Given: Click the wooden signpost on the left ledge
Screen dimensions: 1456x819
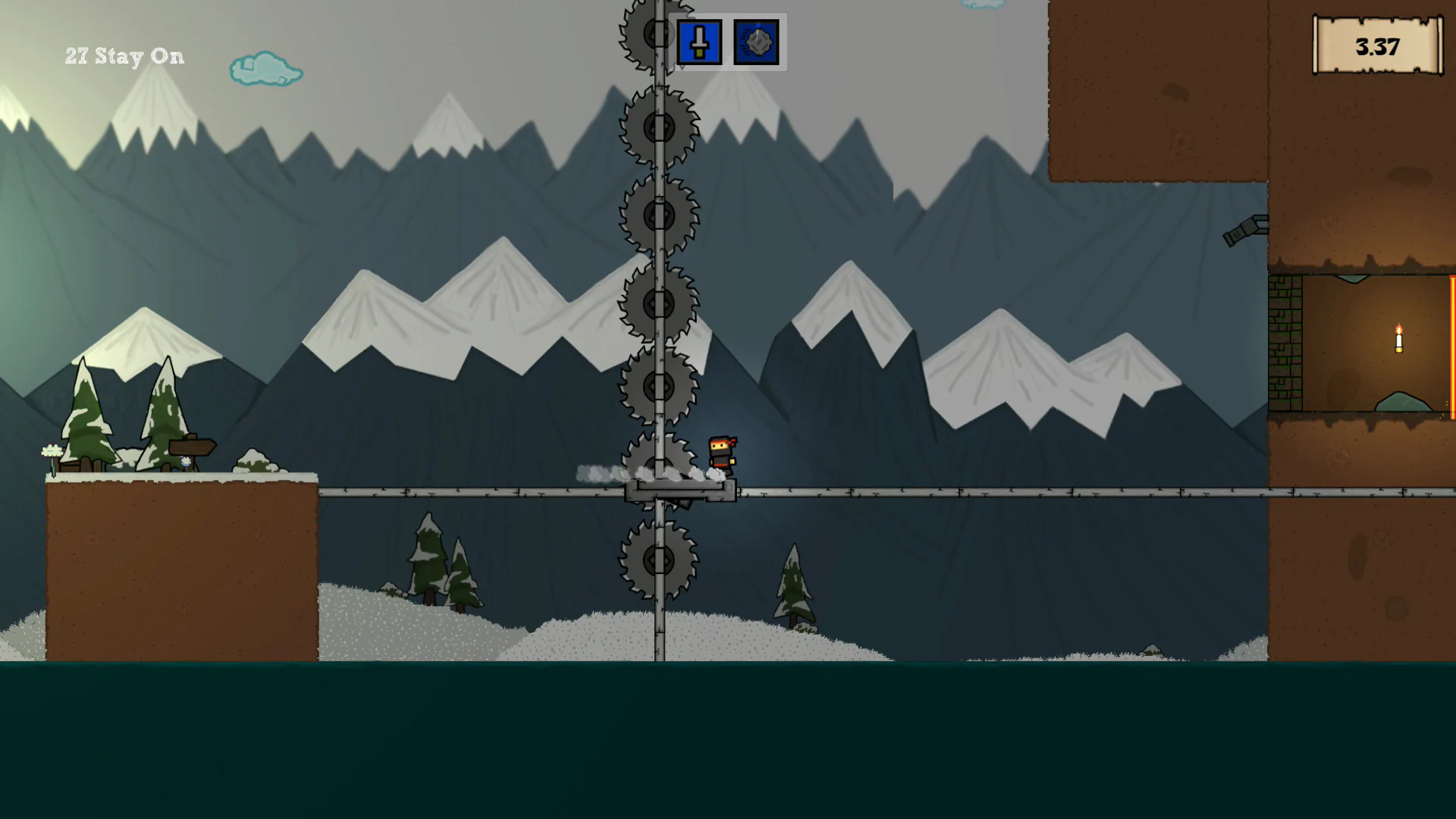Looking at the screenshot, I should click(191, 447).
